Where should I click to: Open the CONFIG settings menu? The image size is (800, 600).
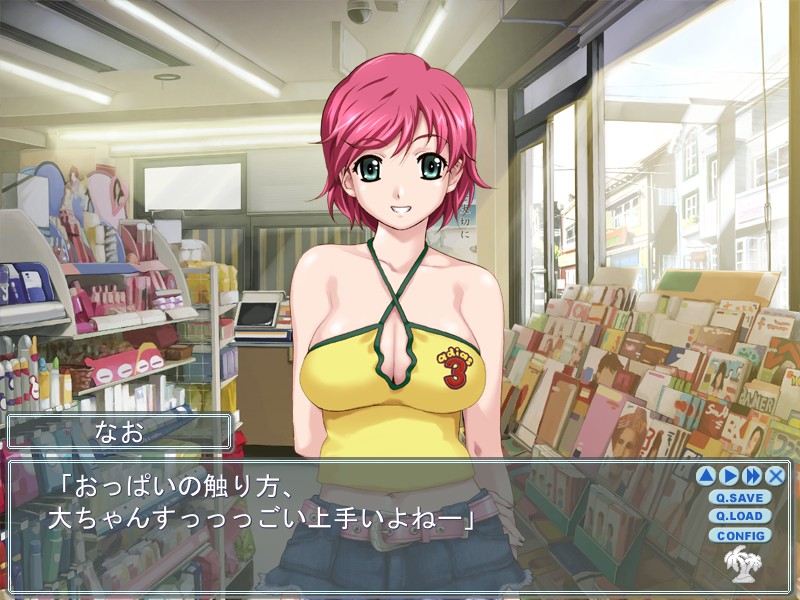pos(739,535)
